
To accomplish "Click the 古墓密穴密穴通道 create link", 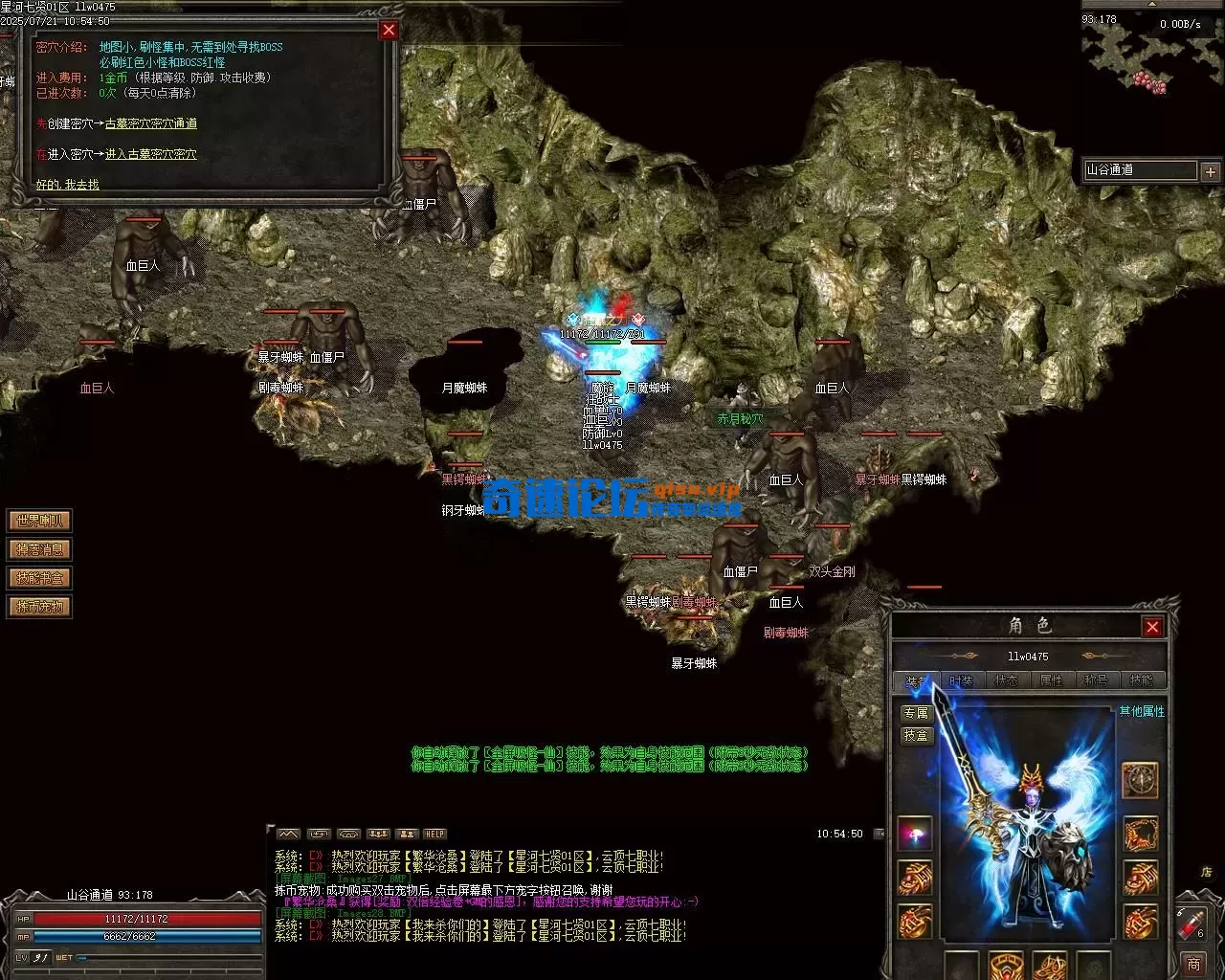I will click(150, 123).
